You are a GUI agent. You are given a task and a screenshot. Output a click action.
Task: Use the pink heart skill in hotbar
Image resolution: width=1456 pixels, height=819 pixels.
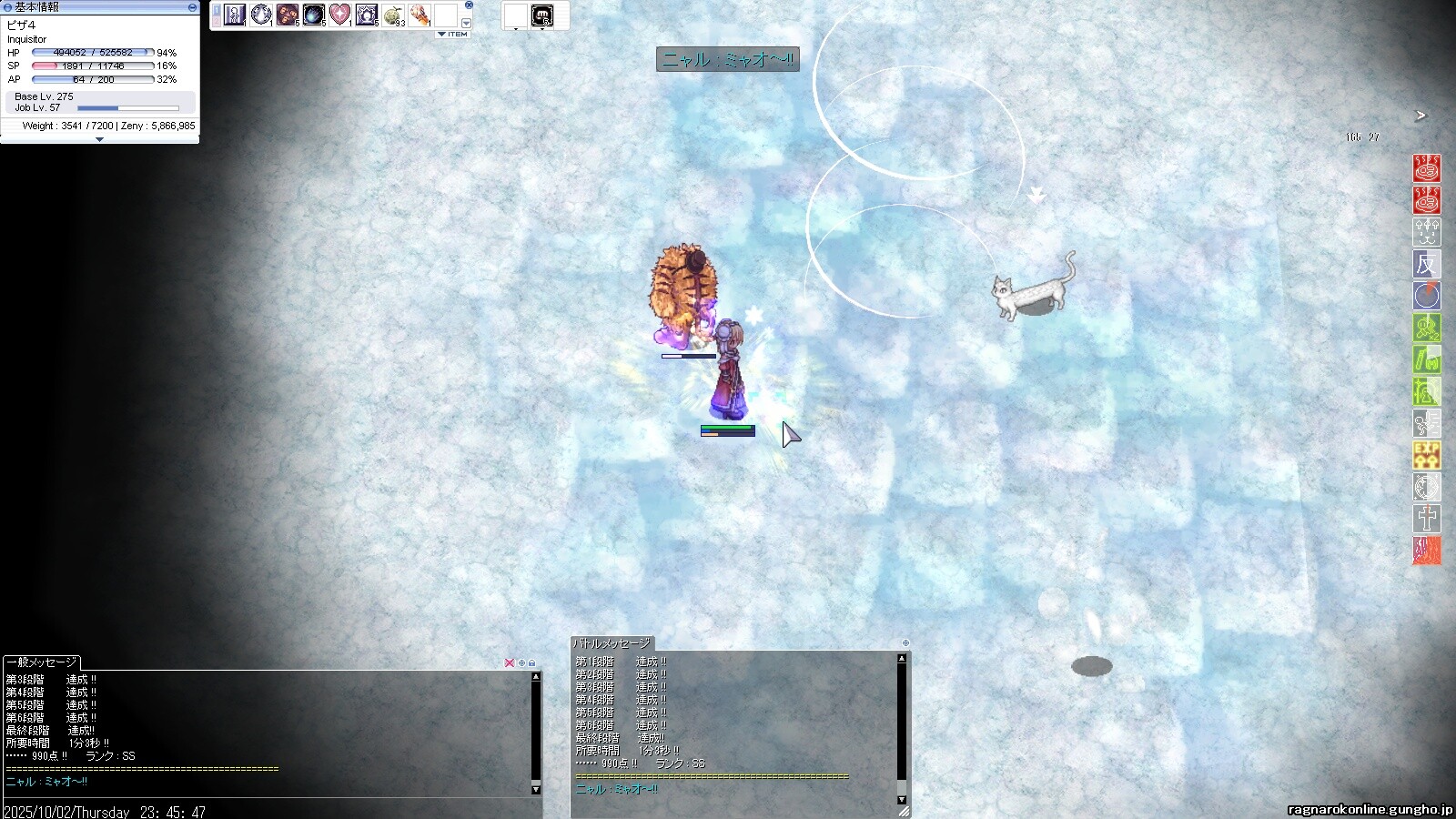(x=339, y=15)
